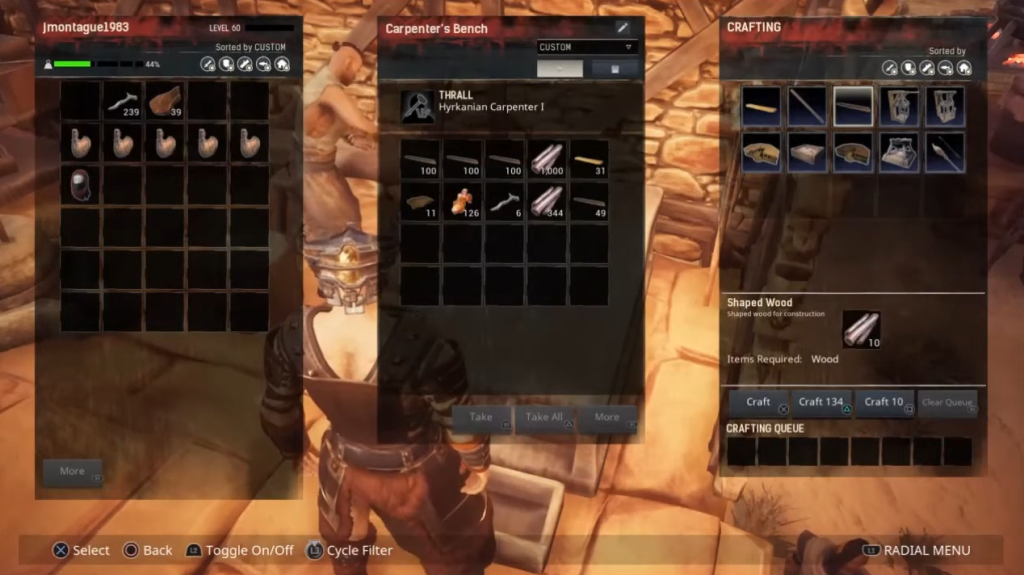This screenshot has width=1024, height=575.
Task: Rename the Carpenter's Bench with the pencil icon
Action: pyautogui.click(x=622, y=28)
